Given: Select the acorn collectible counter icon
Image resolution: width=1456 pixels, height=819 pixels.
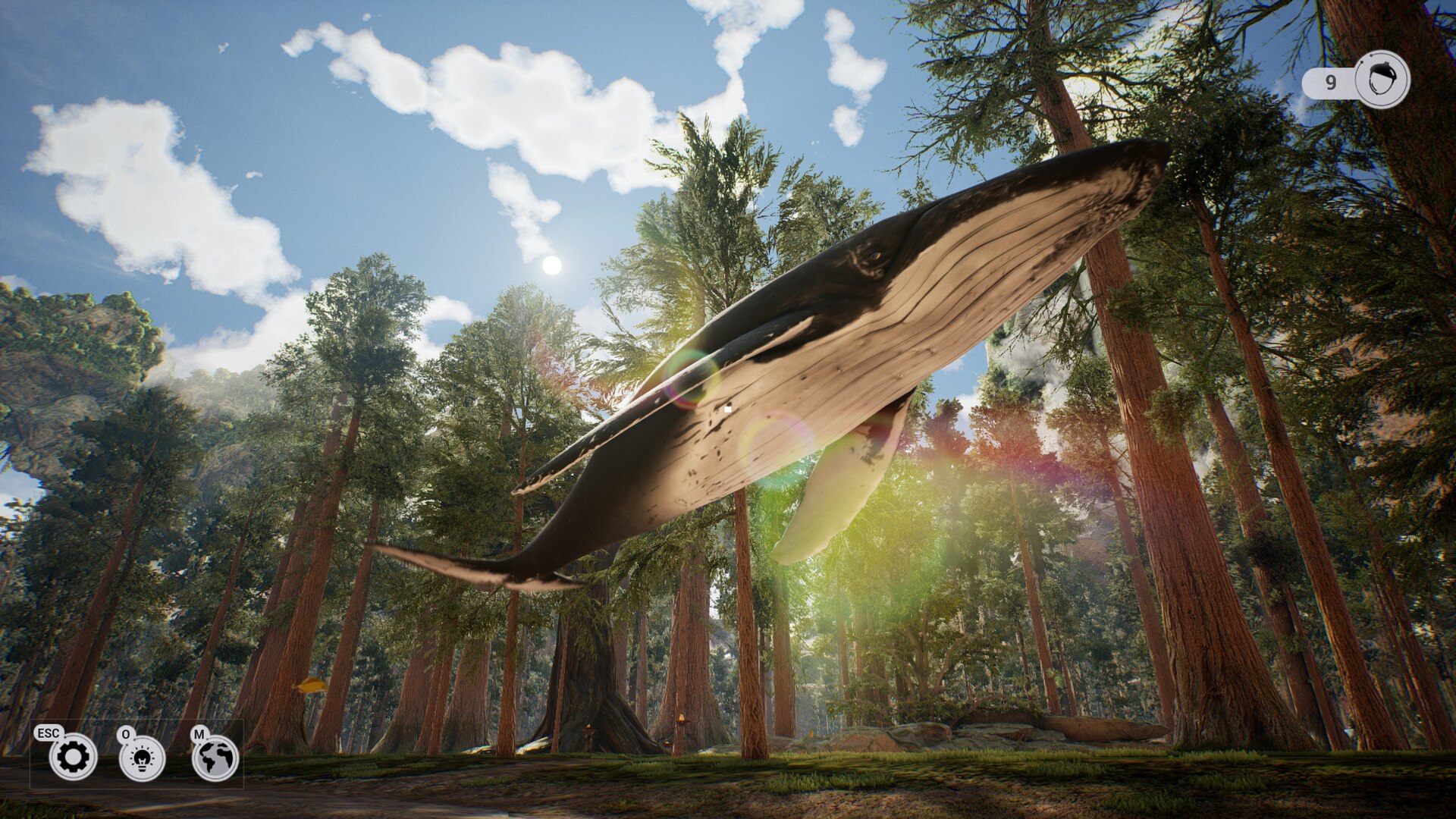Looking at the screenshot, I should (1382, 80).
